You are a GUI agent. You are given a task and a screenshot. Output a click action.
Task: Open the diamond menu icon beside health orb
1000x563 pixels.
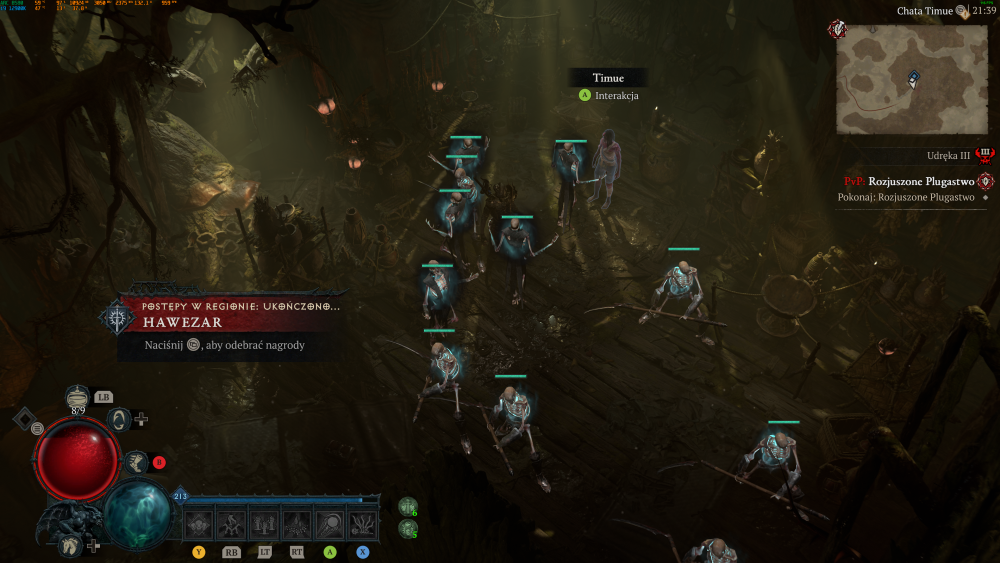[24, 418]
